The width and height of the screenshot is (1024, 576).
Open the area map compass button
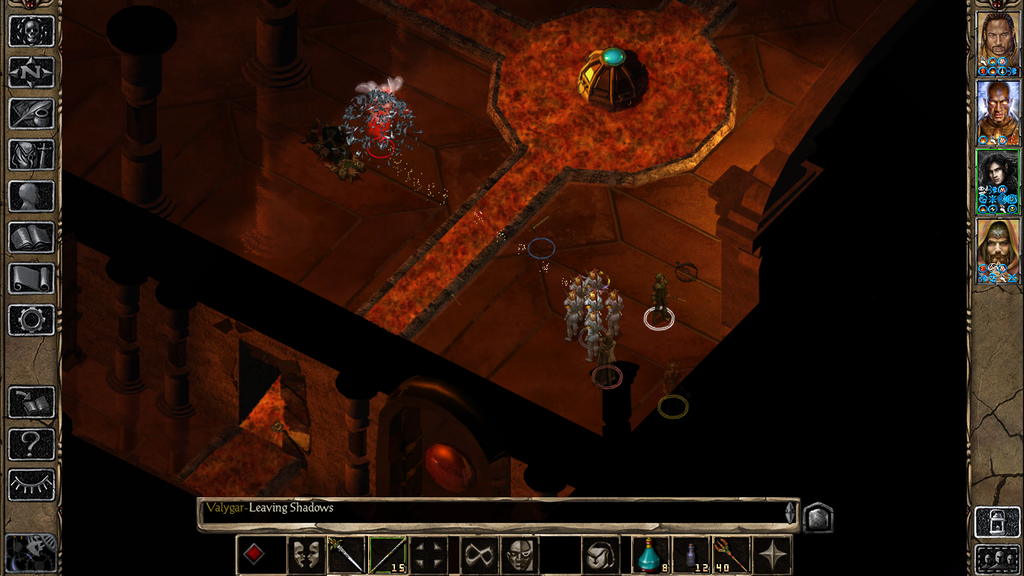31,72
